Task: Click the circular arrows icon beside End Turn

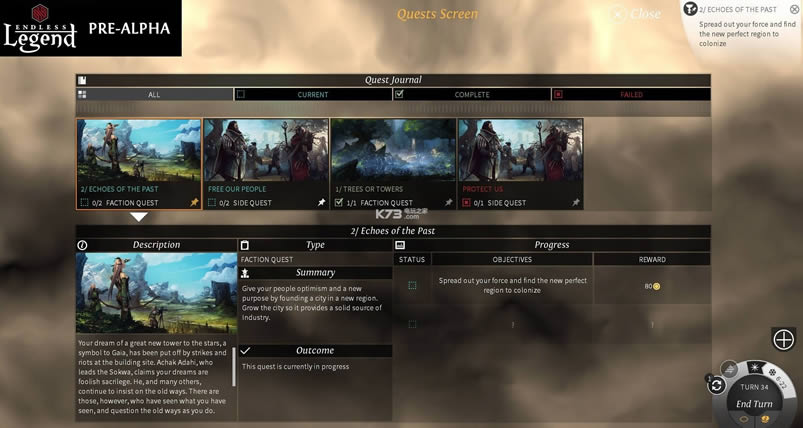Action: pyautogui.click(x=717, y=386)
